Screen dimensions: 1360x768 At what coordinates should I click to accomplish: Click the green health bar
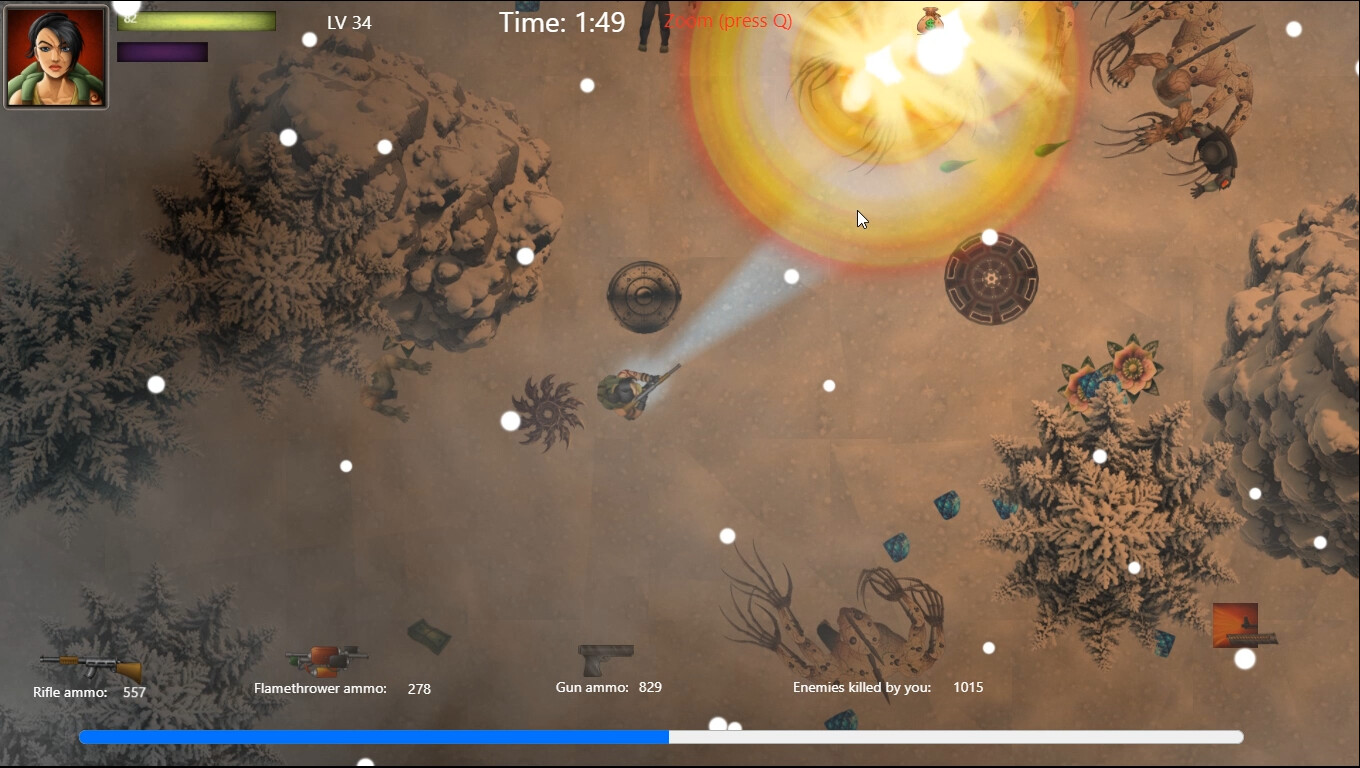(196, 20)
